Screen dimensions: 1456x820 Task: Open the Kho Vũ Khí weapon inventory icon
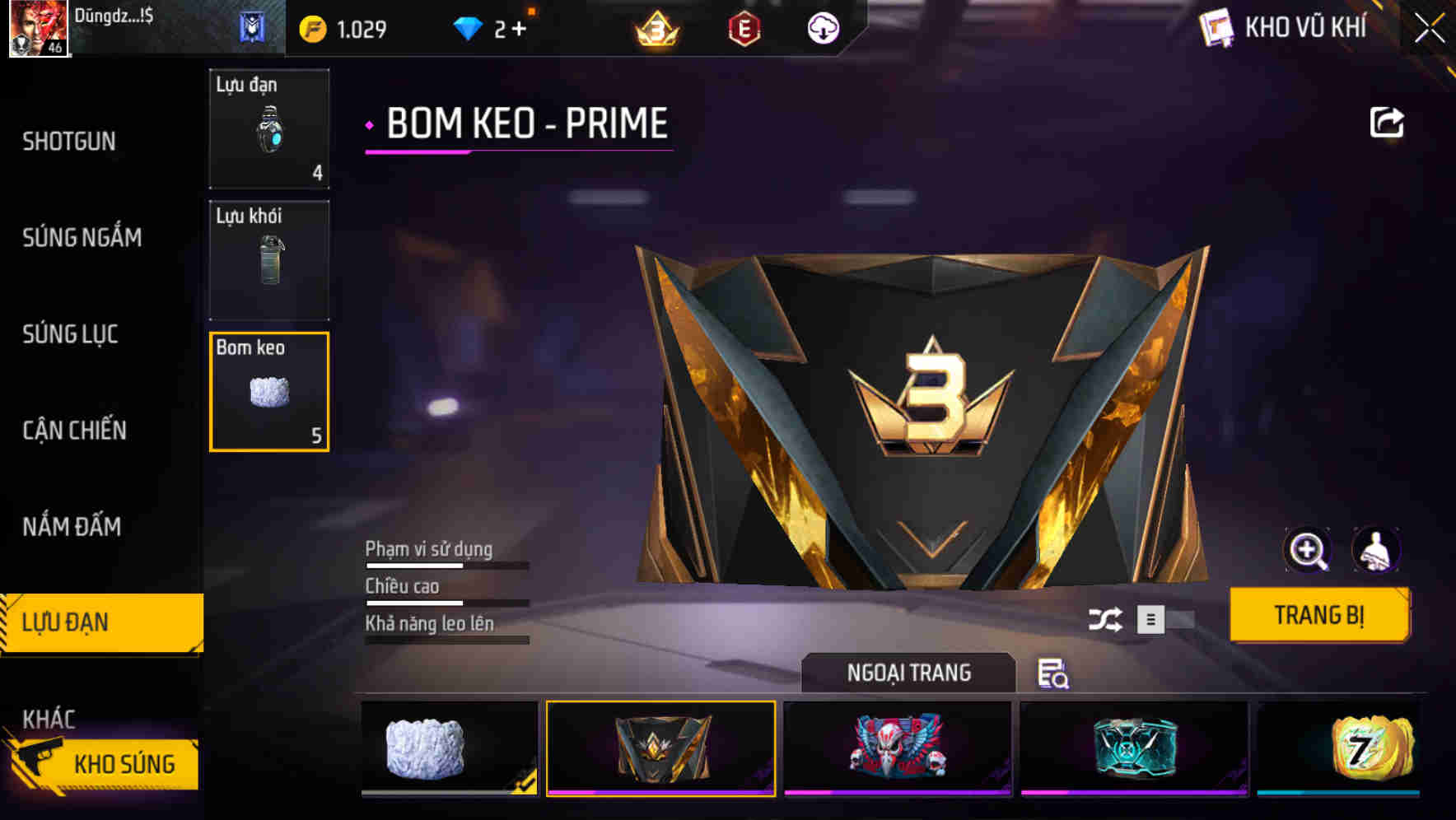tap(1214, 27)
